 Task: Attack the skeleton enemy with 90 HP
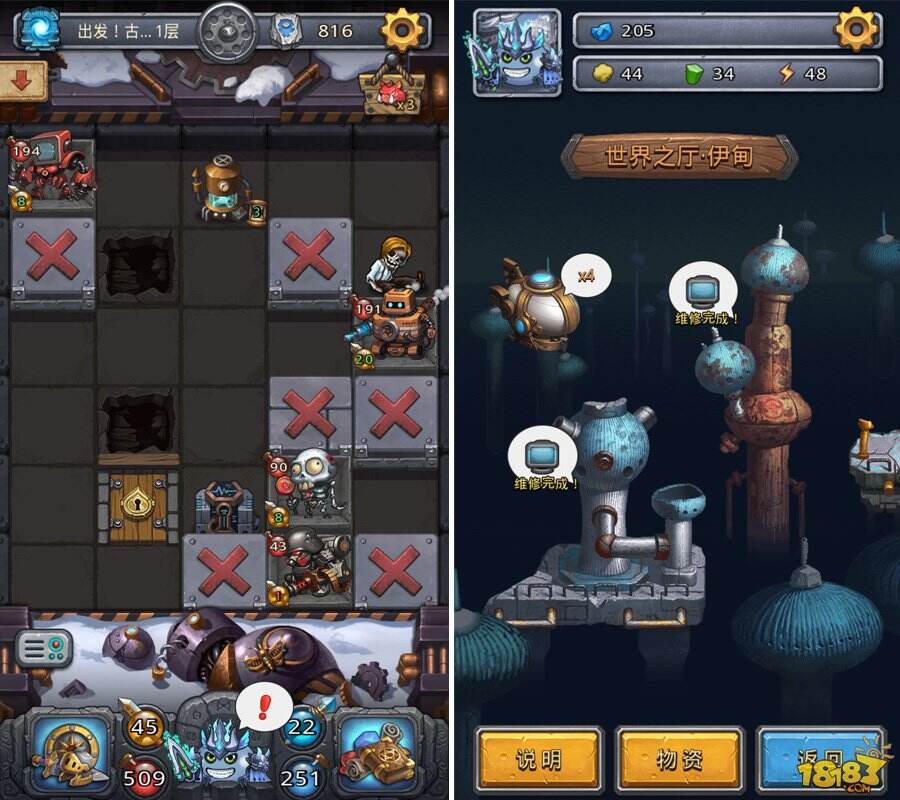pyautogui.click(x=310, y=480)
